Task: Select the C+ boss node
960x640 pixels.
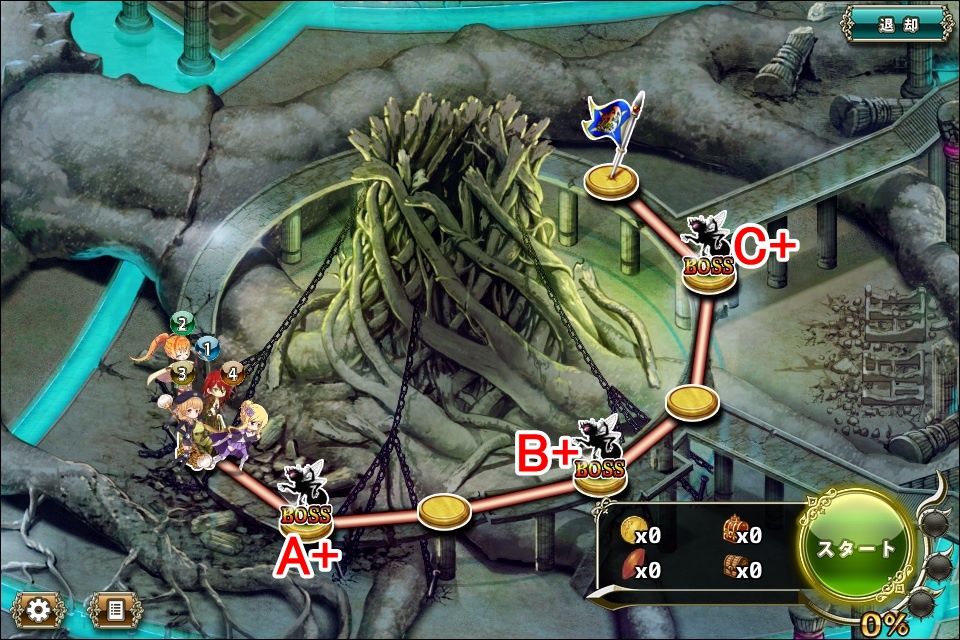Action: click(709, 262)
